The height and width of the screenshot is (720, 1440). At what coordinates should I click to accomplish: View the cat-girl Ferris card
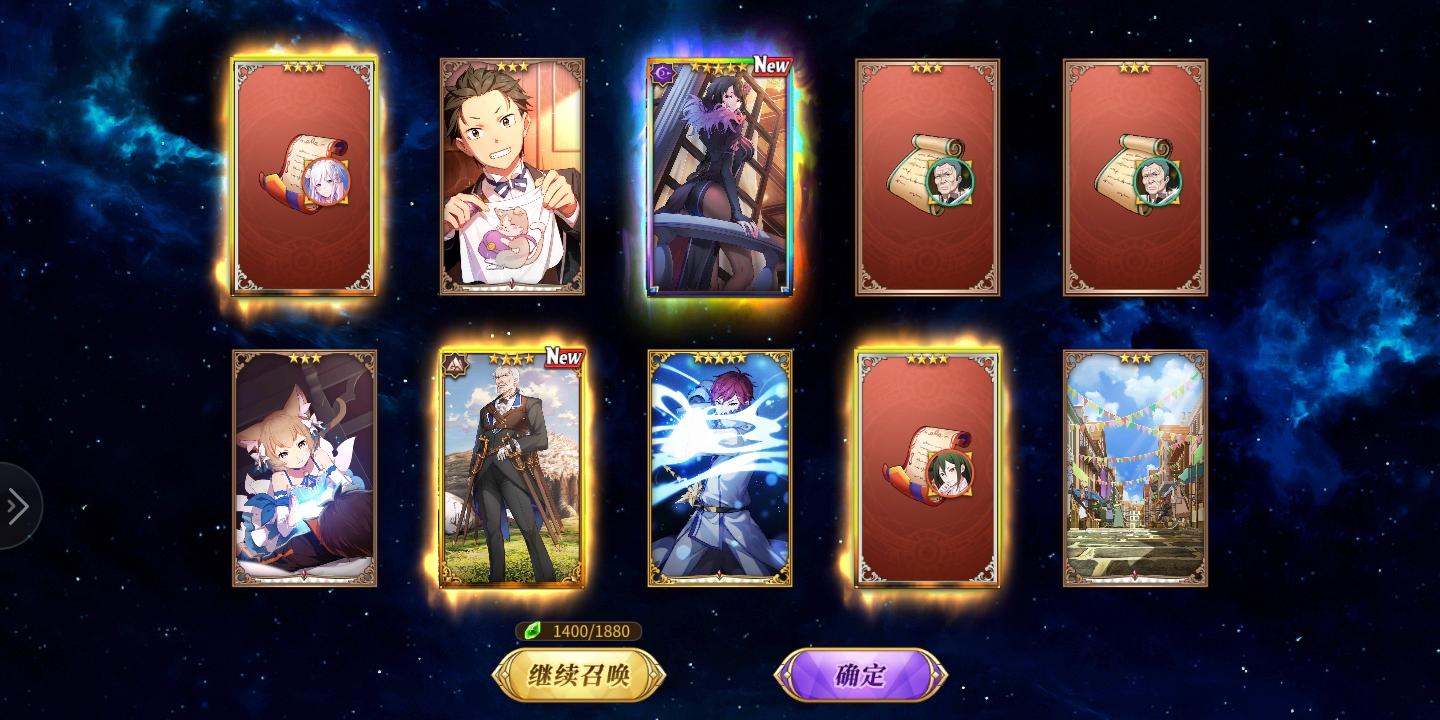[303, 470]
